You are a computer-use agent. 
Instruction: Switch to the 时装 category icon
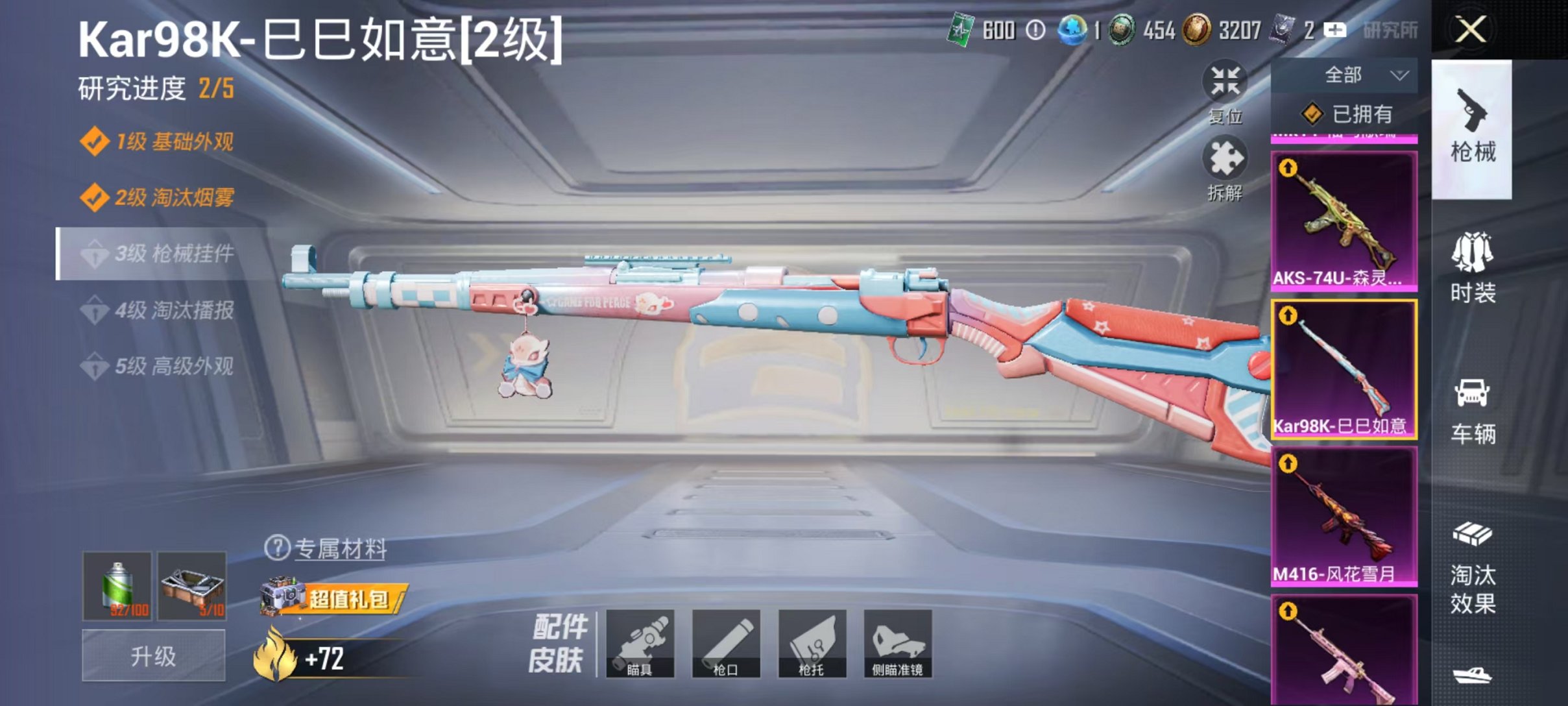click(1474, 273)
